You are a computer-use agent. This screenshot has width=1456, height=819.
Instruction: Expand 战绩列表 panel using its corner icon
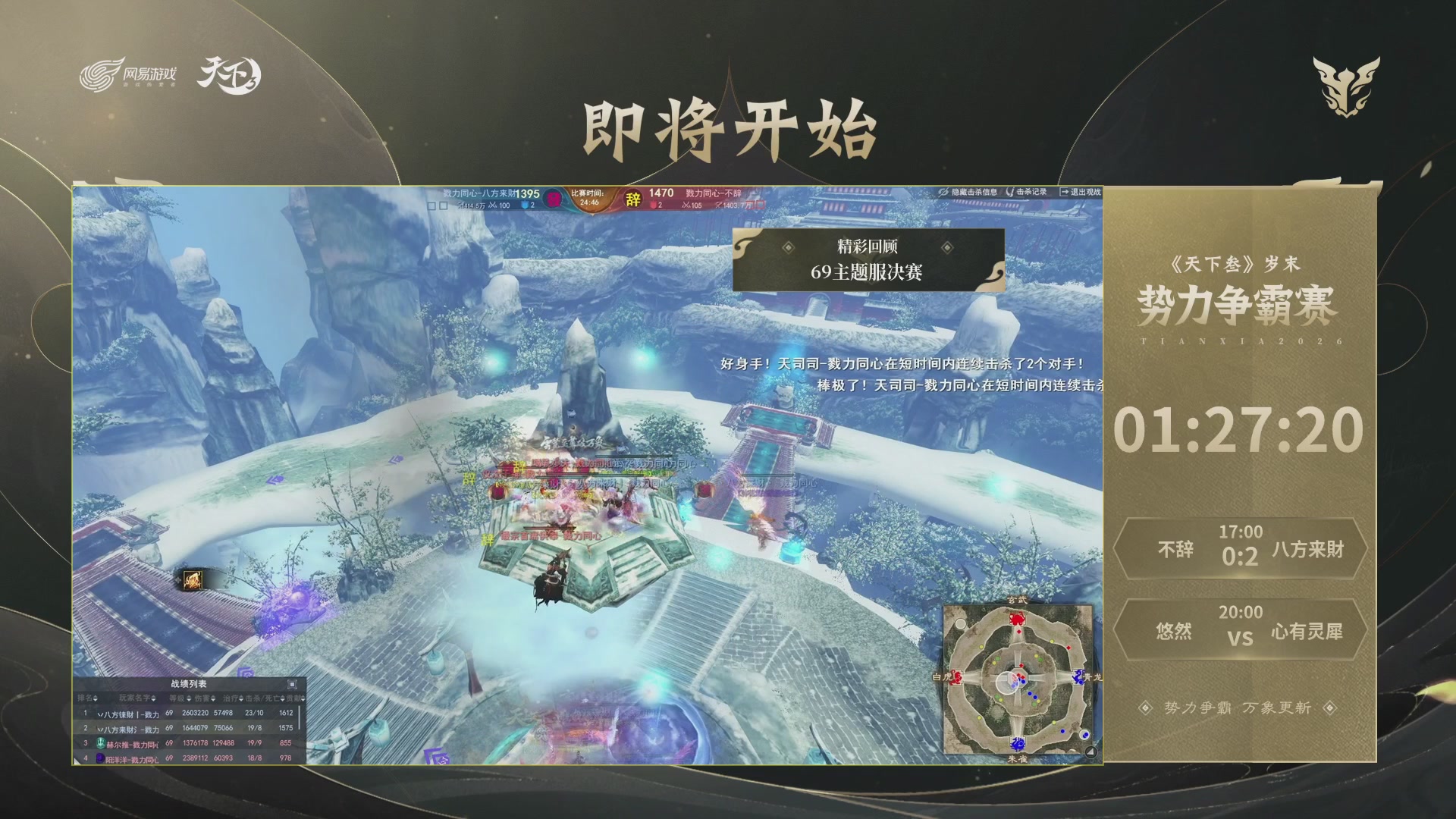click(x=291, y=684)
